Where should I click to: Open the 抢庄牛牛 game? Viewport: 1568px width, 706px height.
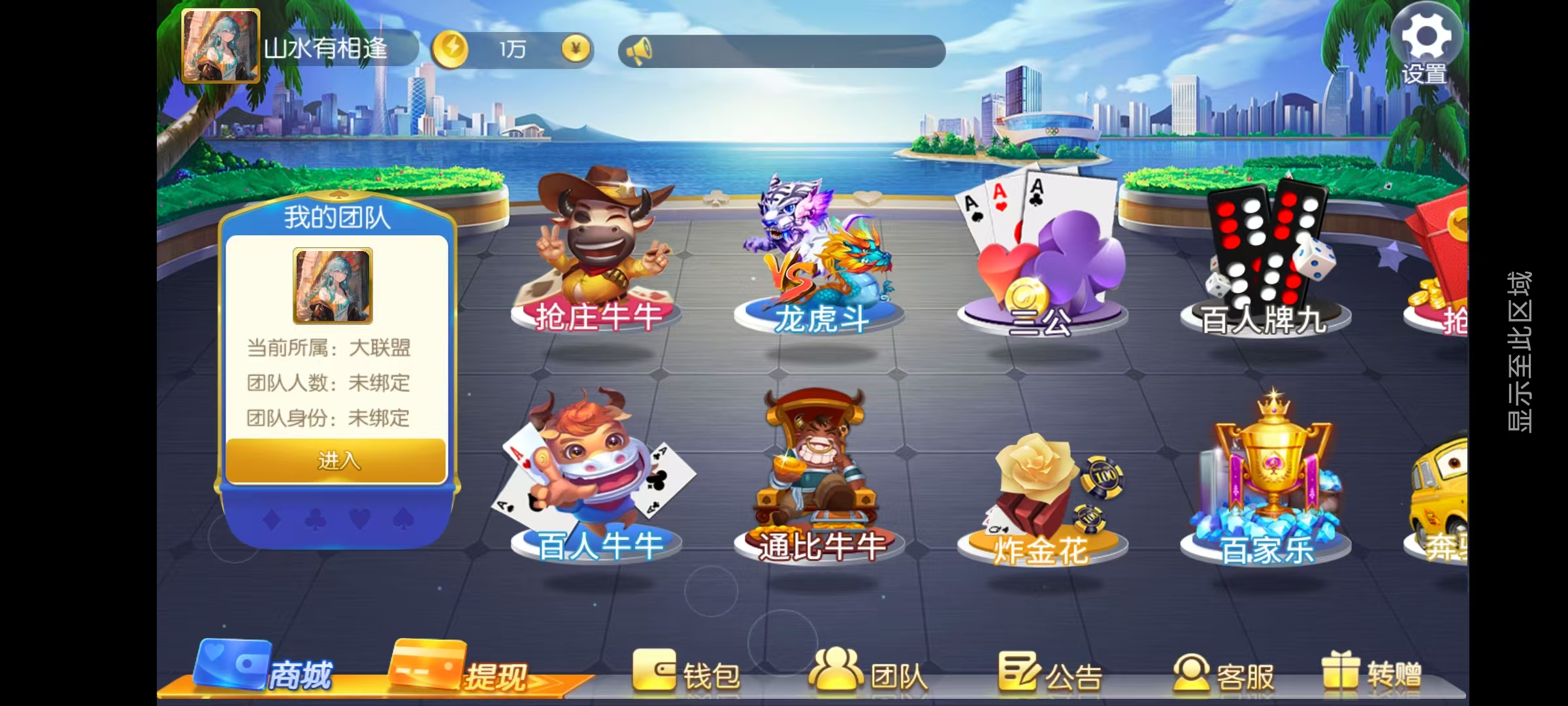tap(598, 261)
